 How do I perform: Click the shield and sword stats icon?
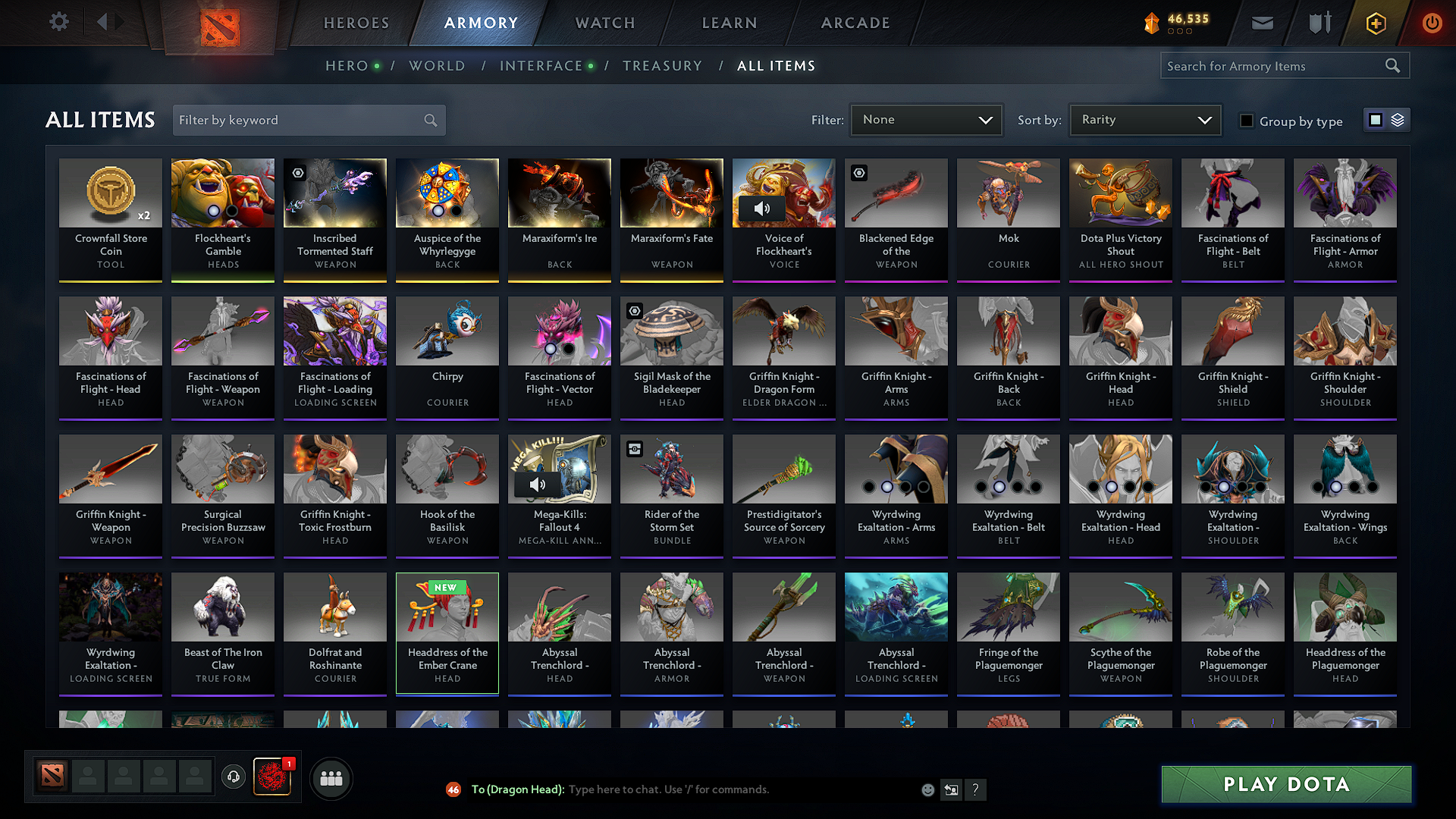click(1319, 23)
